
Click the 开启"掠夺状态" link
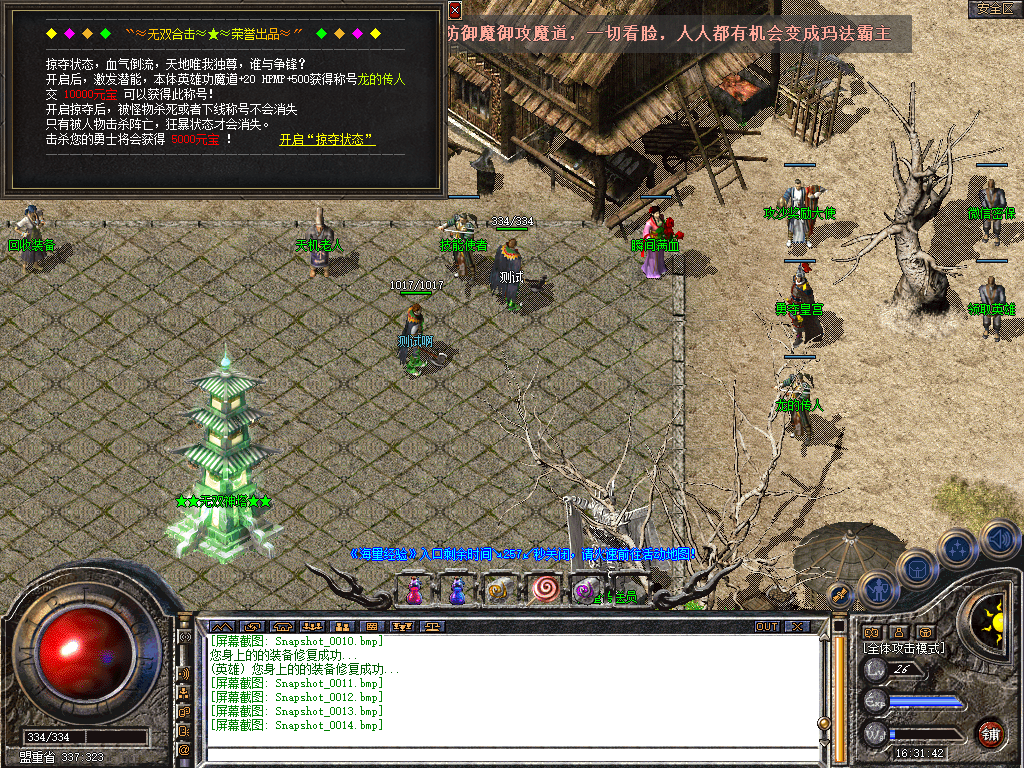[x=327, y=140]
